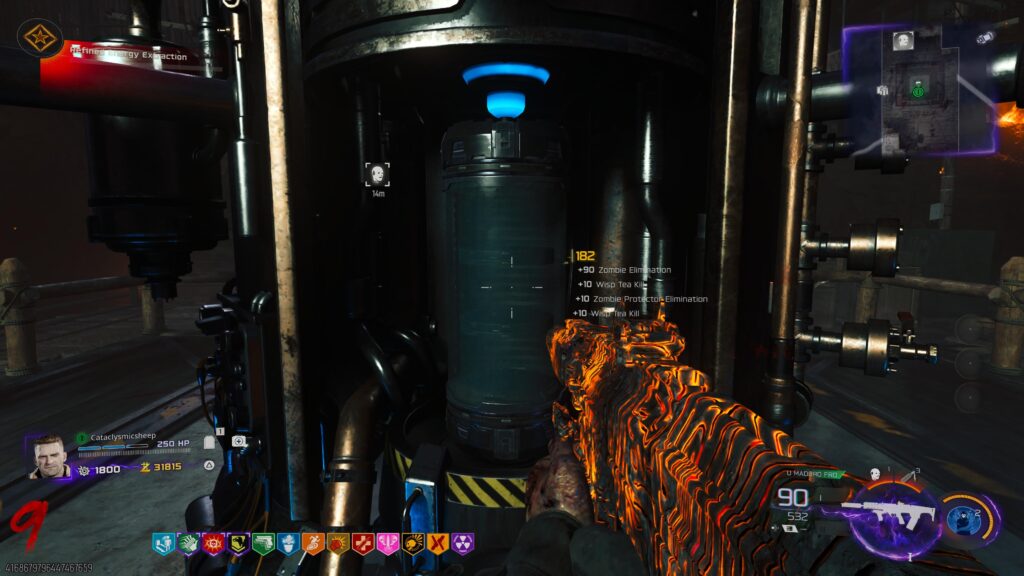Click the minimap in the corner

[x=919, y=90]
